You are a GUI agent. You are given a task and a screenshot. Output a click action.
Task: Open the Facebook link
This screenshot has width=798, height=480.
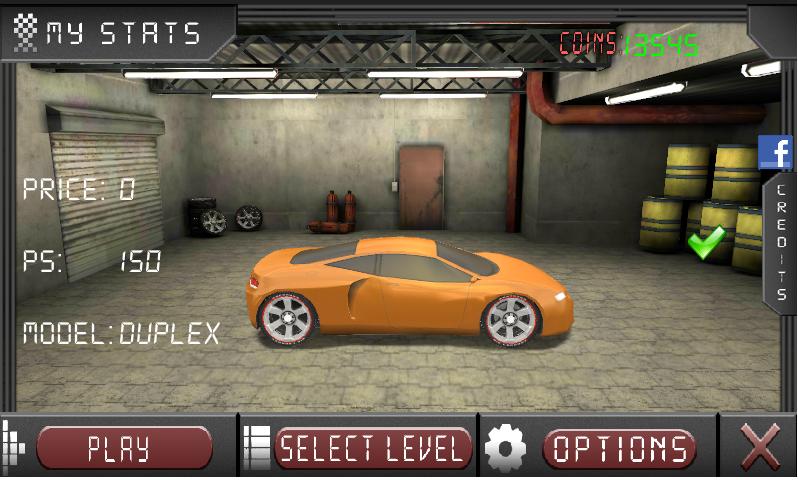coord(775,152)
